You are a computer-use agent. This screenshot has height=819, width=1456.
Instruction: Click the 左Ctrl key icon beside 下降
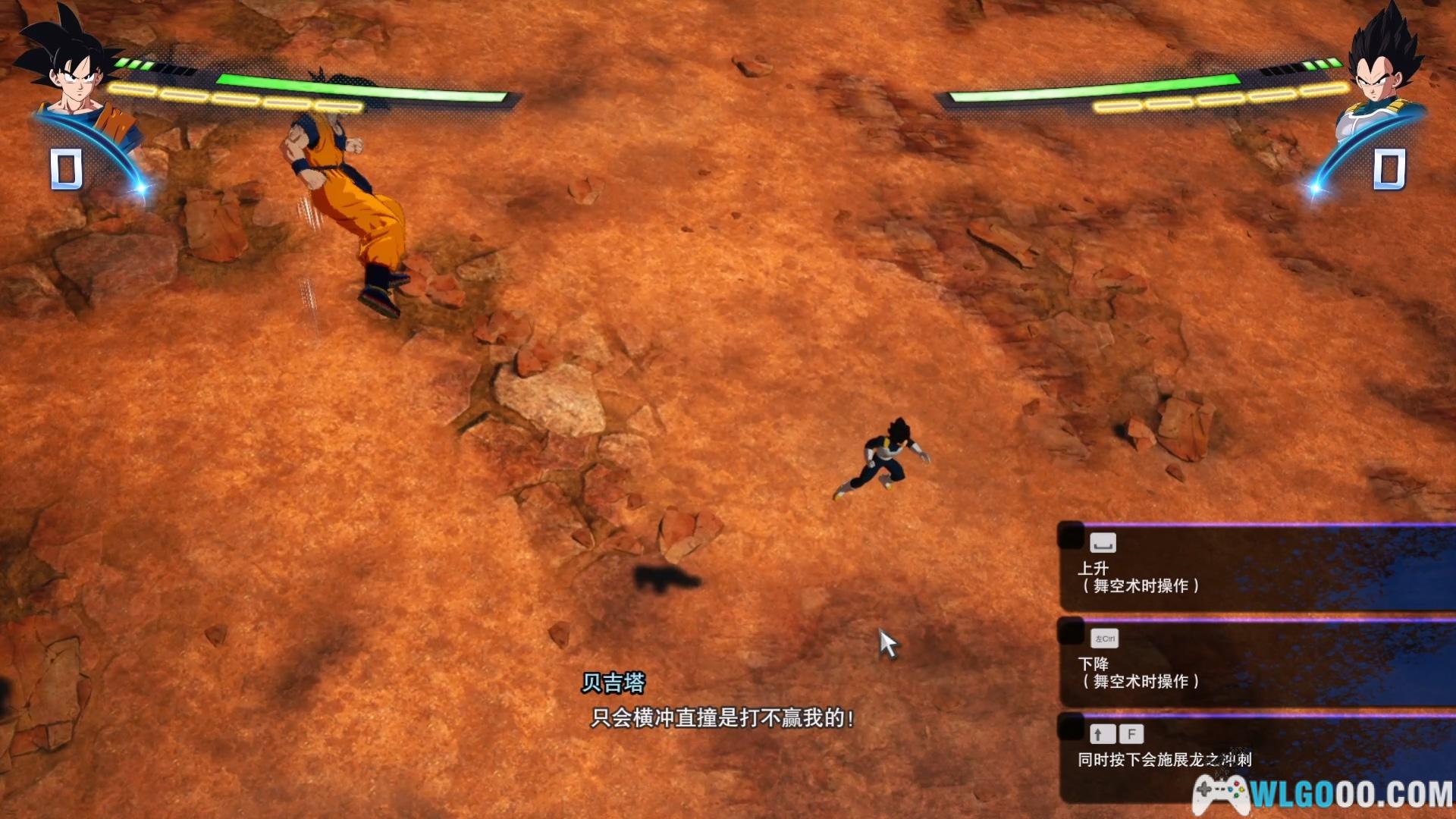1103,639
